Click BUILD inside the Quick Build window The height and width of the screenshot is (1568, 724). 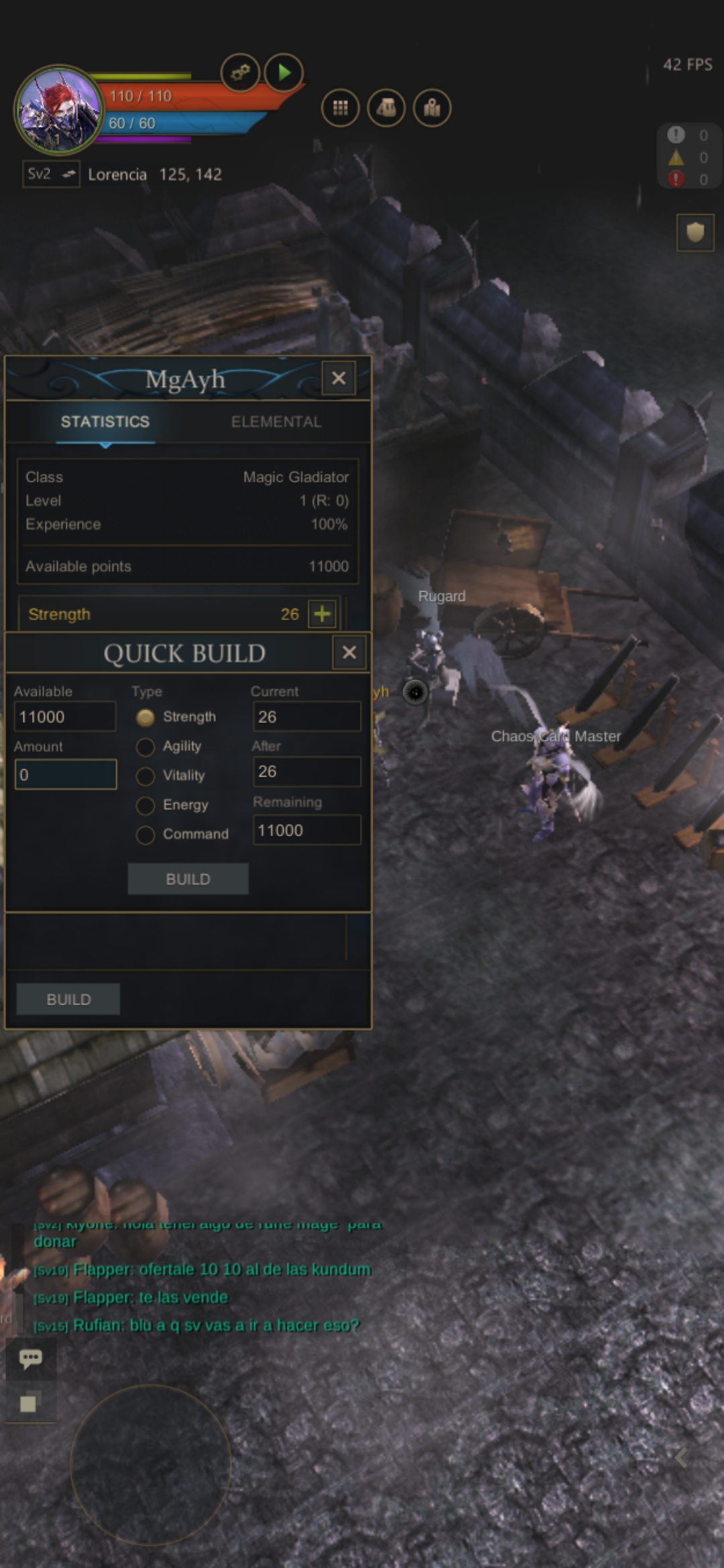pyautogui.click(x=188, y=879)
